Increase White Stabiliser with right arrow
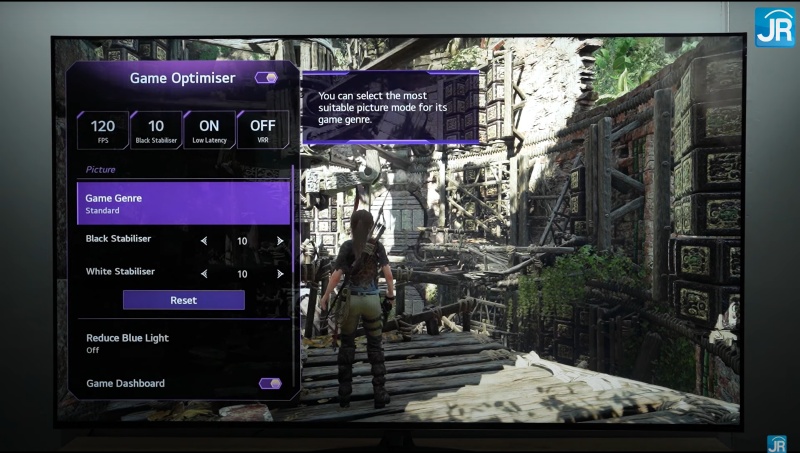800x453 pixels. point(280,273)
